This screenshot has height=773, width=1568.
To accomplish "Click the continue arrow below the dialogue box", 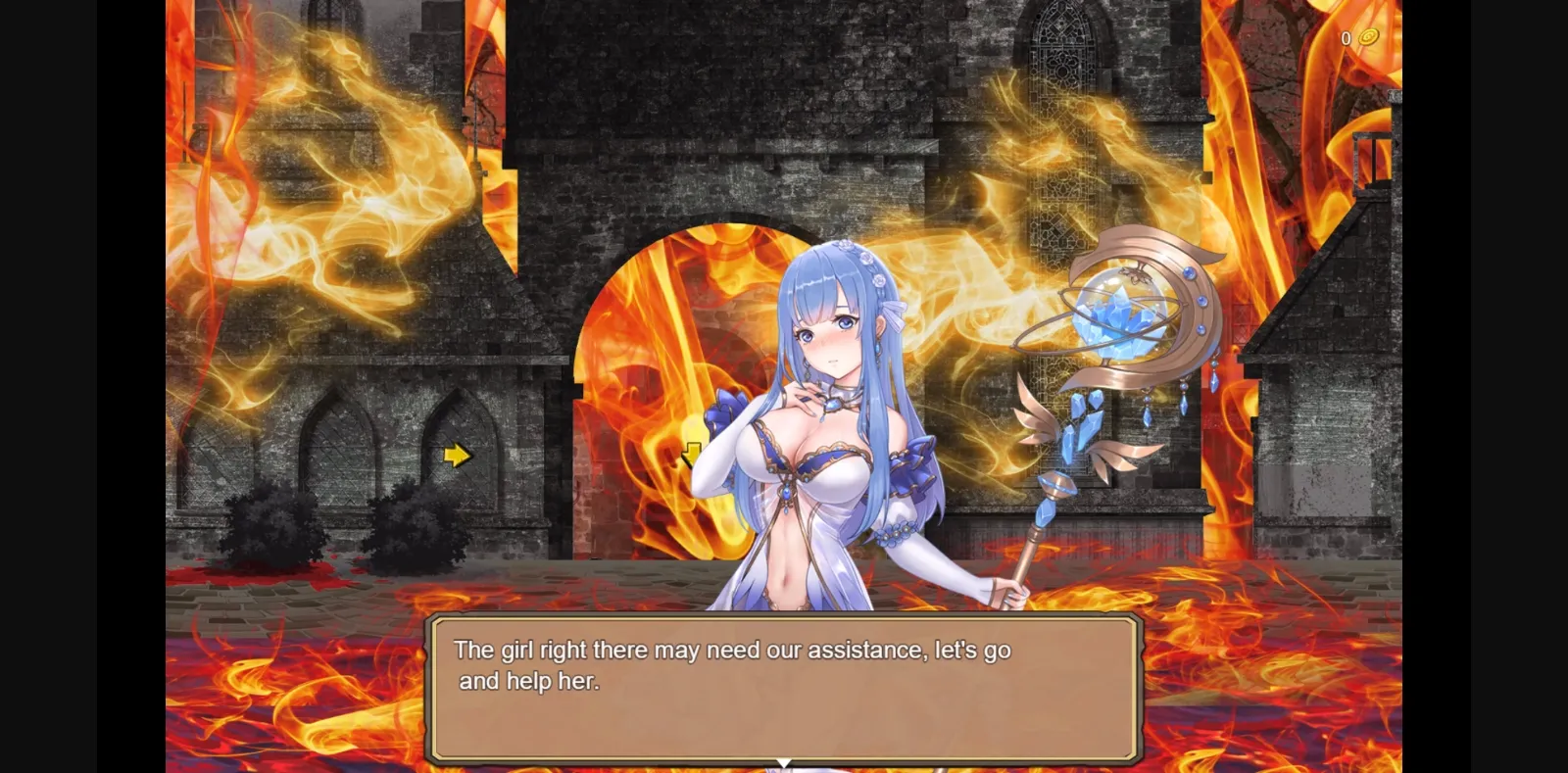I will 784,763.
